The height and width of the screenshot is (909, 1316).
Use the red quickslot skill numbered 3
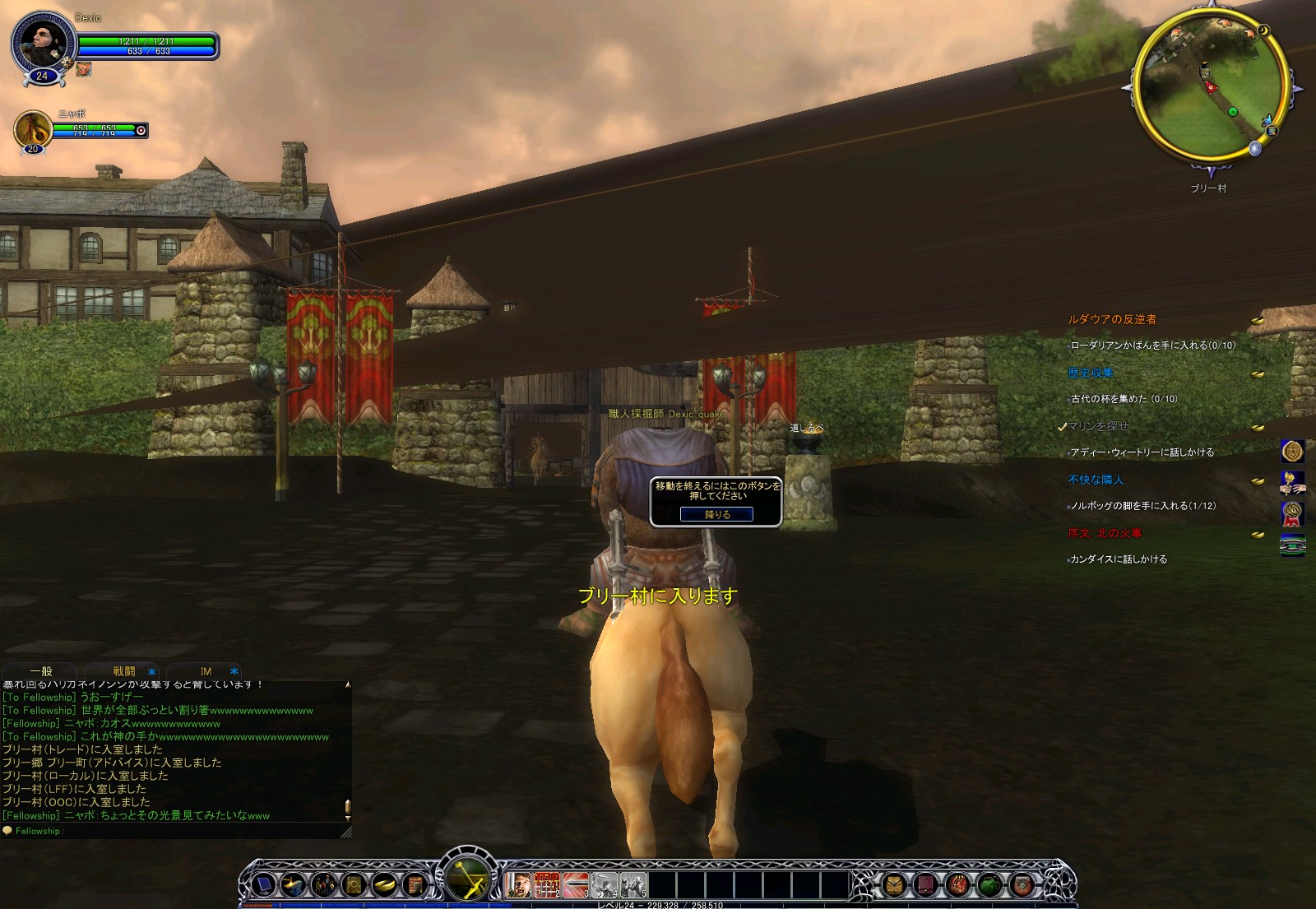click(x=575, y=885)
